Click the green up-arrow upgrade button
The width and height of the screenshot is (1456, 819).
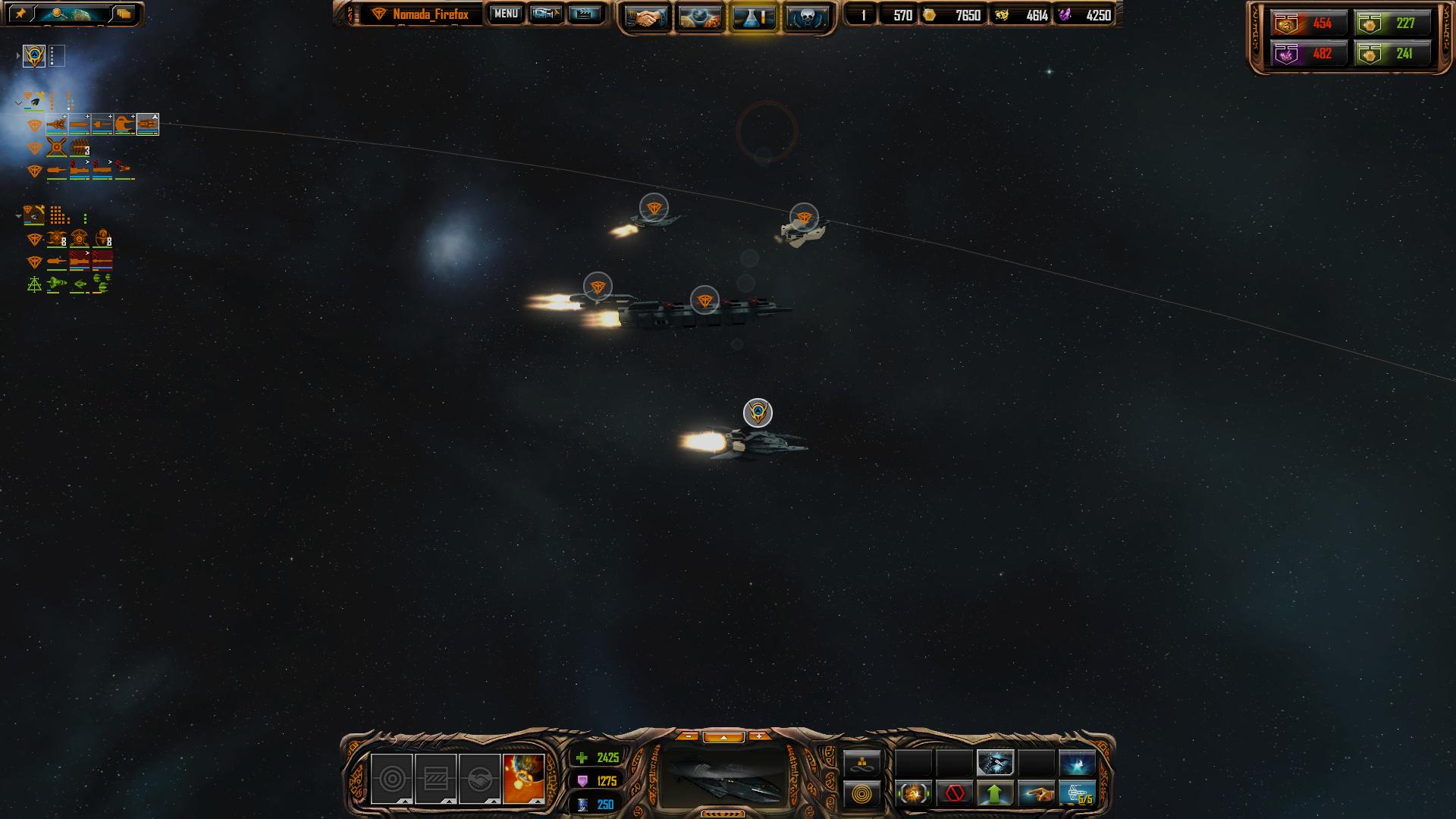pos(996,794)
